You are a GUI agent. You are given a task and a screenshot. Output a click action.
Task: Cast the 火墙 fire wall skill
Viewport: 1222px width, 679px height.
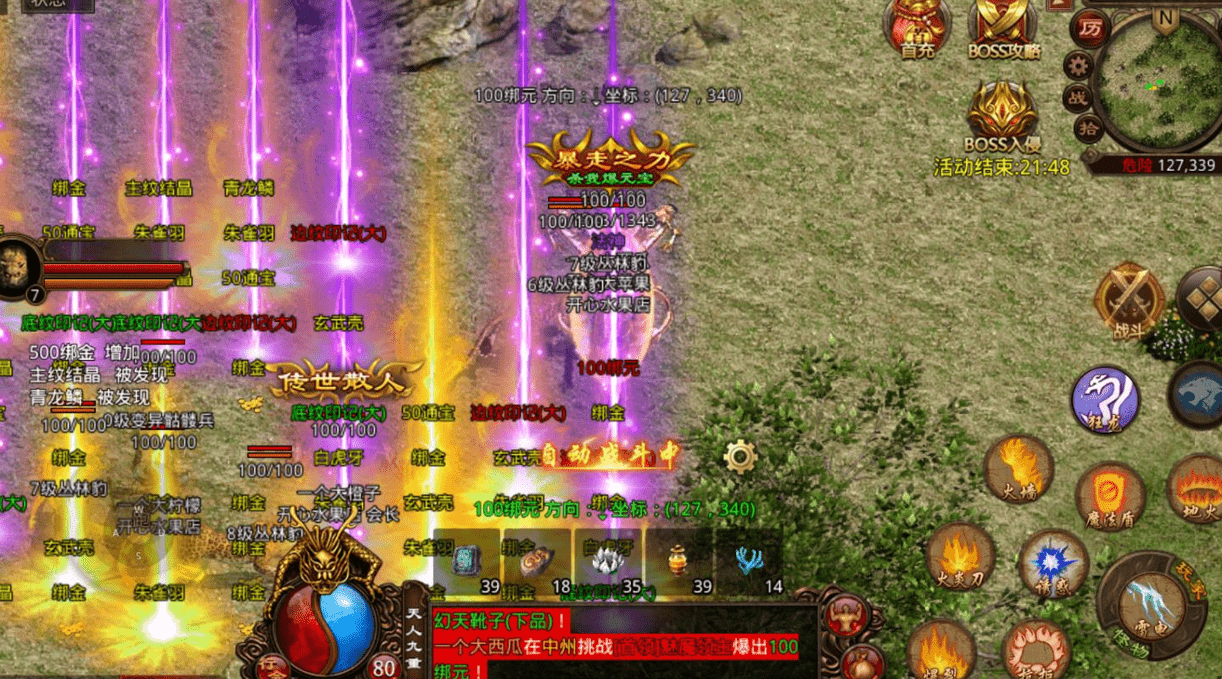[x=1018, y=467]
